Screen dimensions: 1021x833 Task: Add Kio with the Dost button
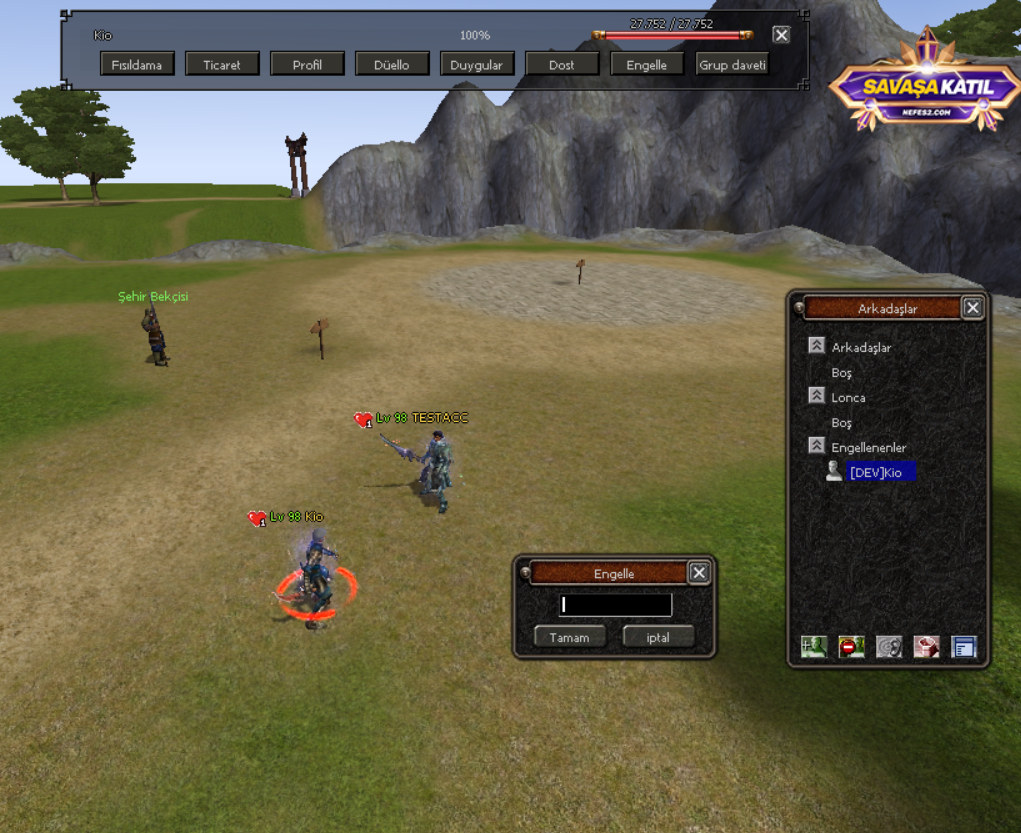(562, 65)
